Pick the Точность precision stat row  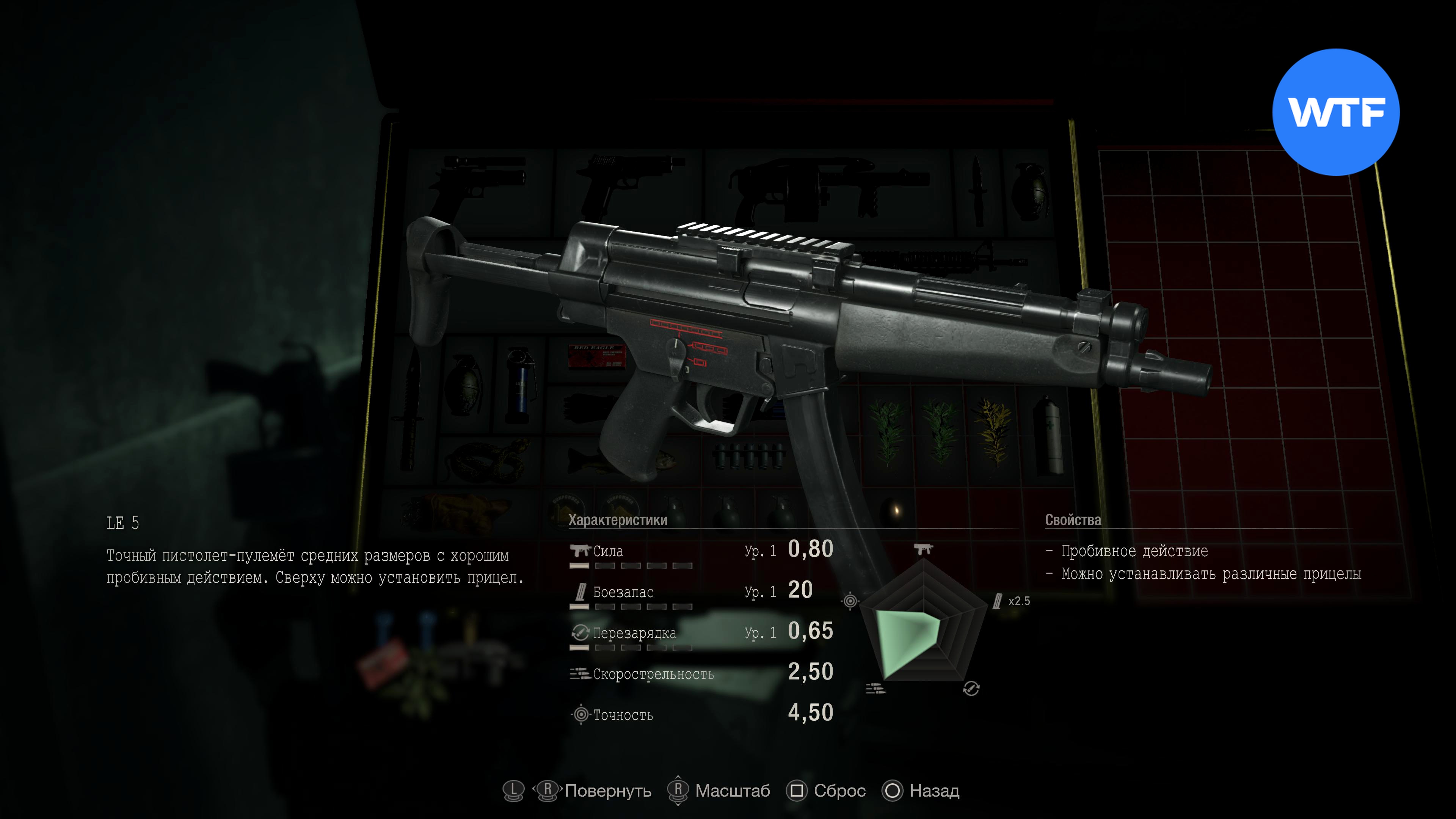pos(701,714)
